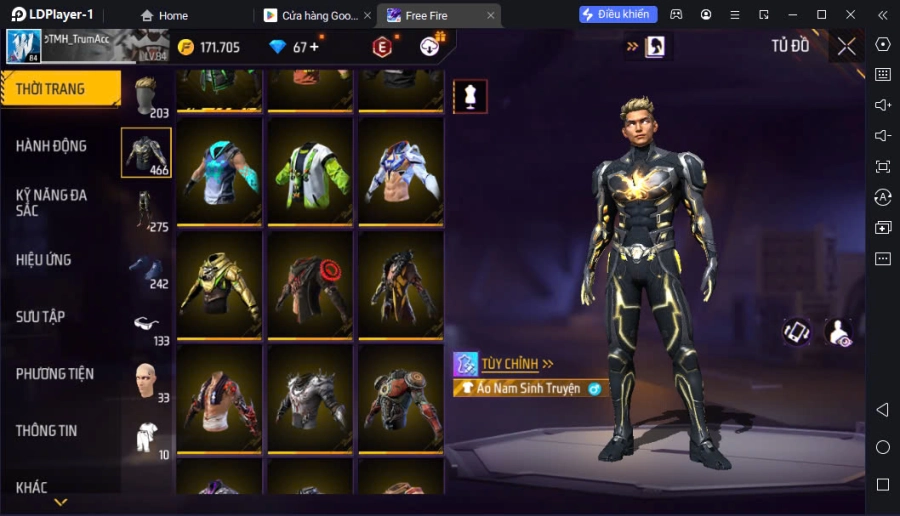Switch to the Home tab in LDPlayer

pyautogui.click(x=165, y=15)
